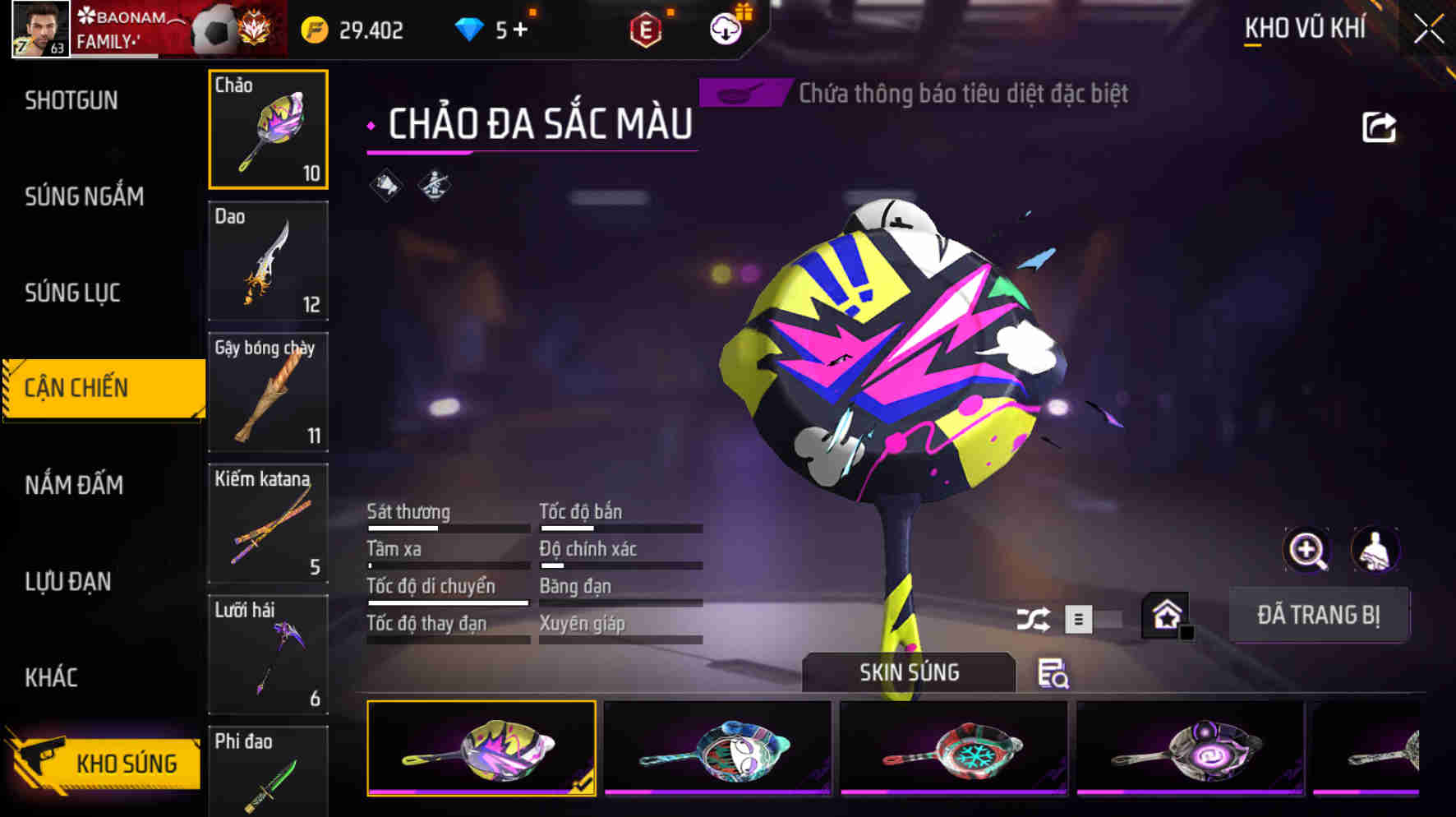Open the Khác category in the sidebar
Image resolution: width=1456 pixels, height=817 pixels.
53,678
